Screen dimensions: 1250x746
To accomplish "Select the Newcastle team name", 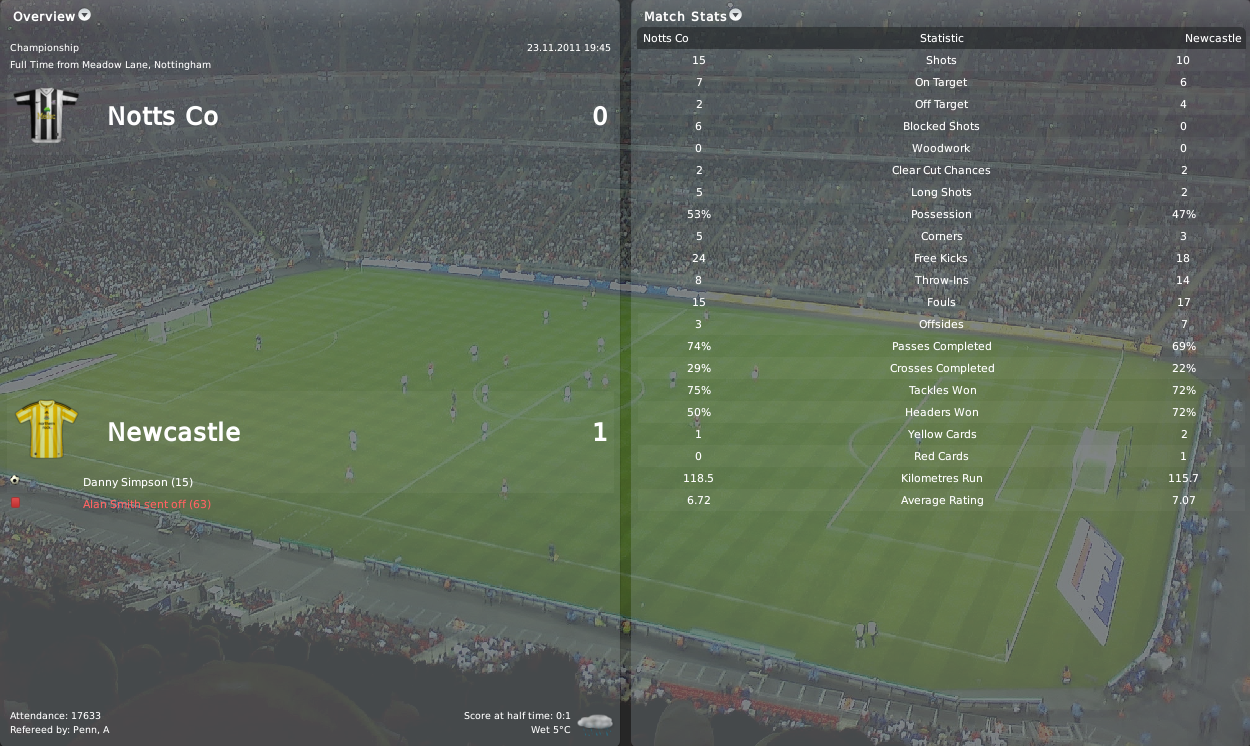I will (x=174, y=432).
